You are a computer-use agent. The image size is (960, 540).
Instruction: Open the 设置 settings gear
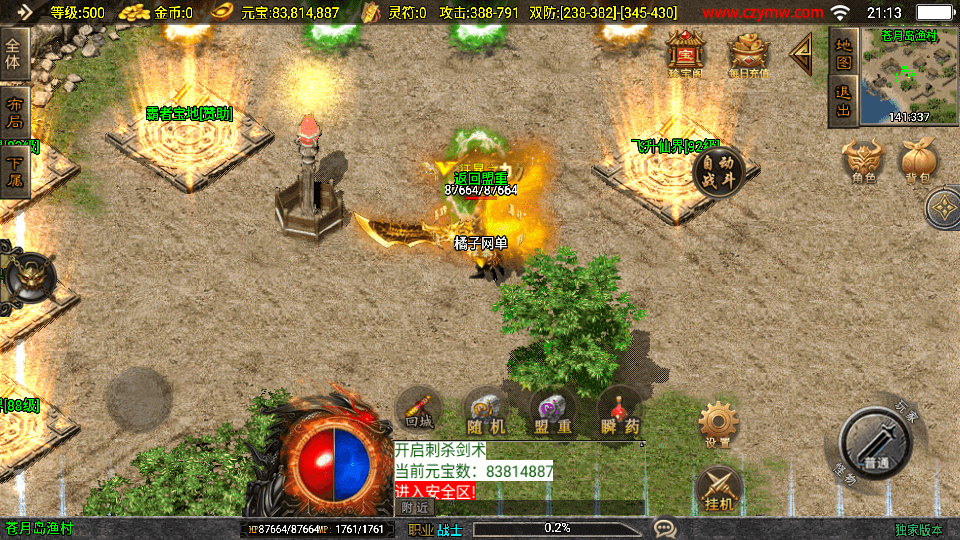click(x=717, y=424)
